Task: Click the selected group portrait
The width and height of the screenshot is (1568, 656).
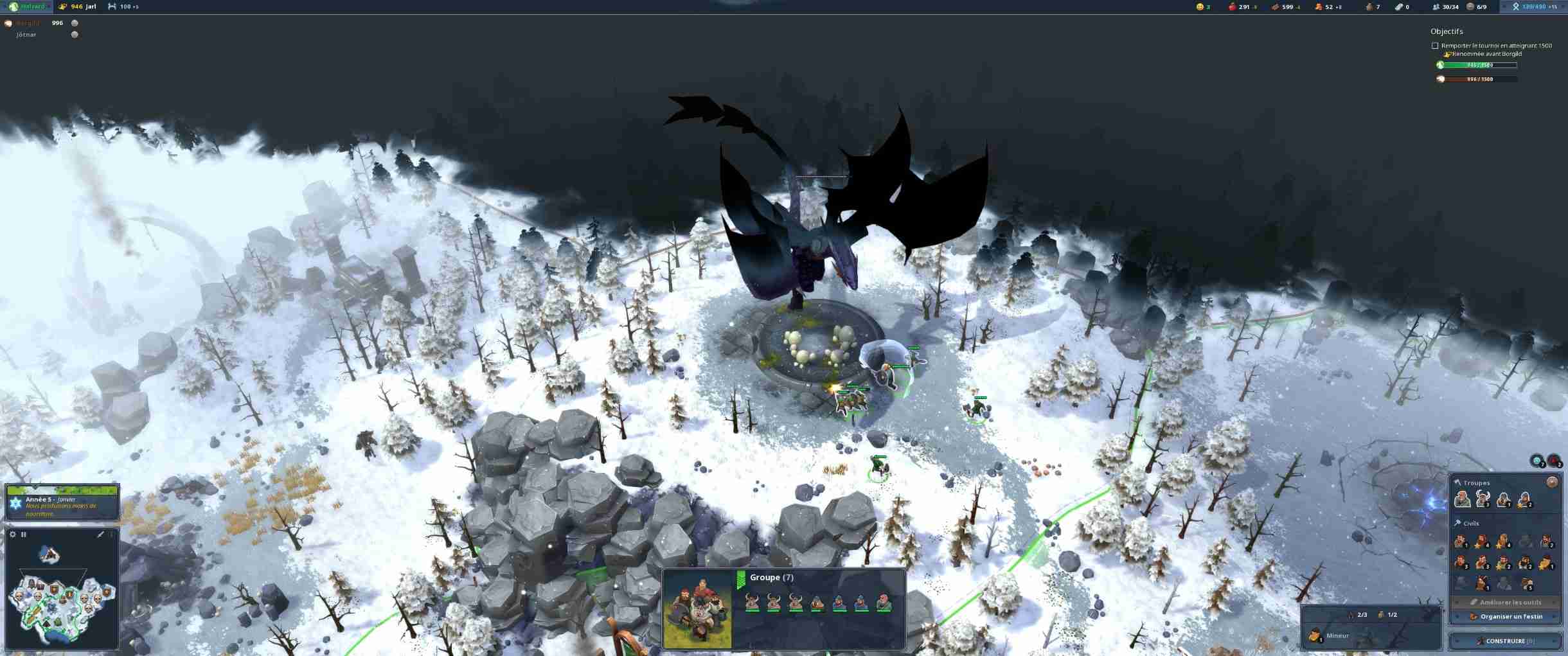Action: pos(697,608)
